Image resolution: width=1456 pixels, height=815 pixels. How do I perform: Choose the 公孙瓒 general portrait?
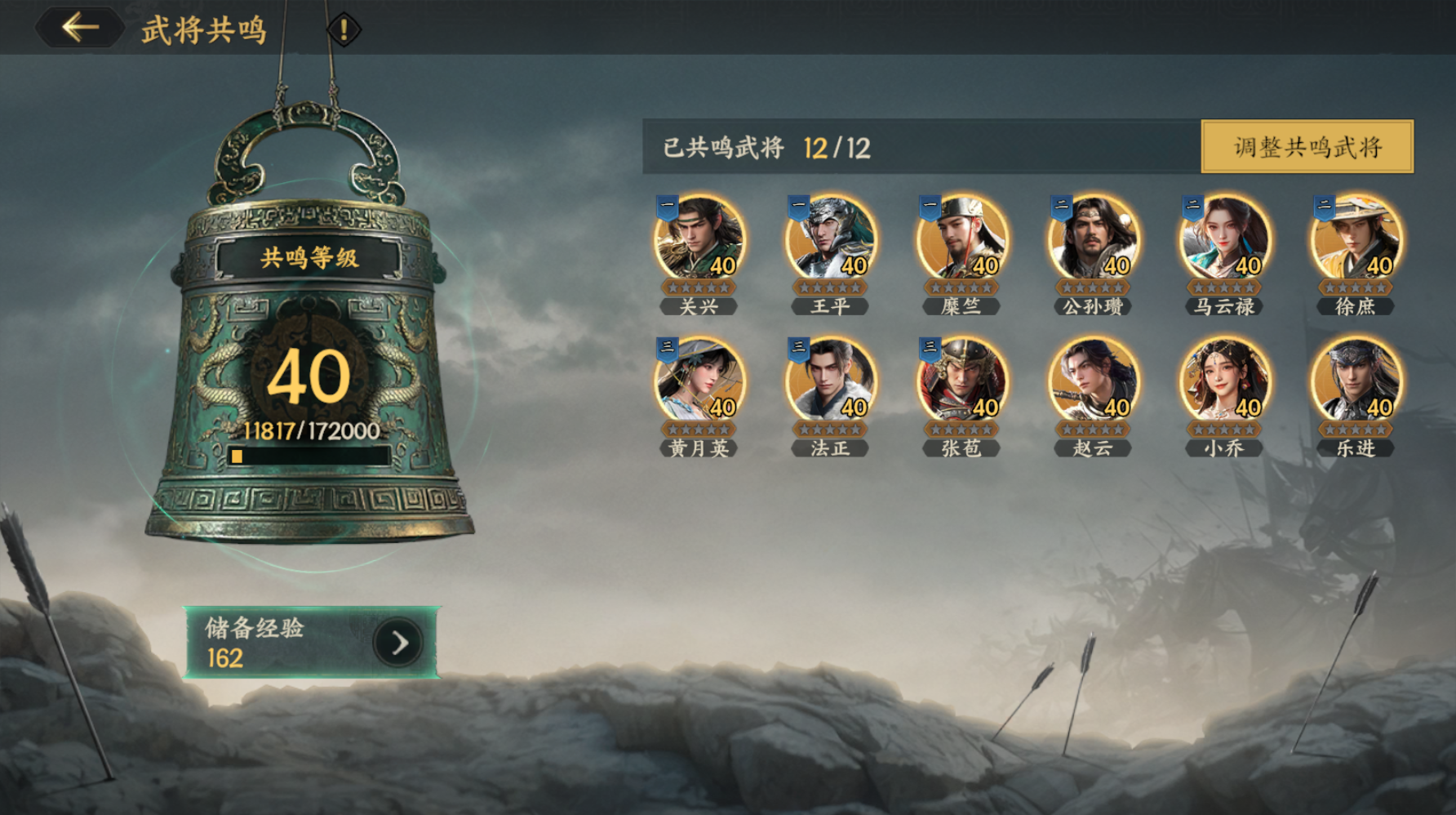pyautogui.click(x=1093, y=240)
